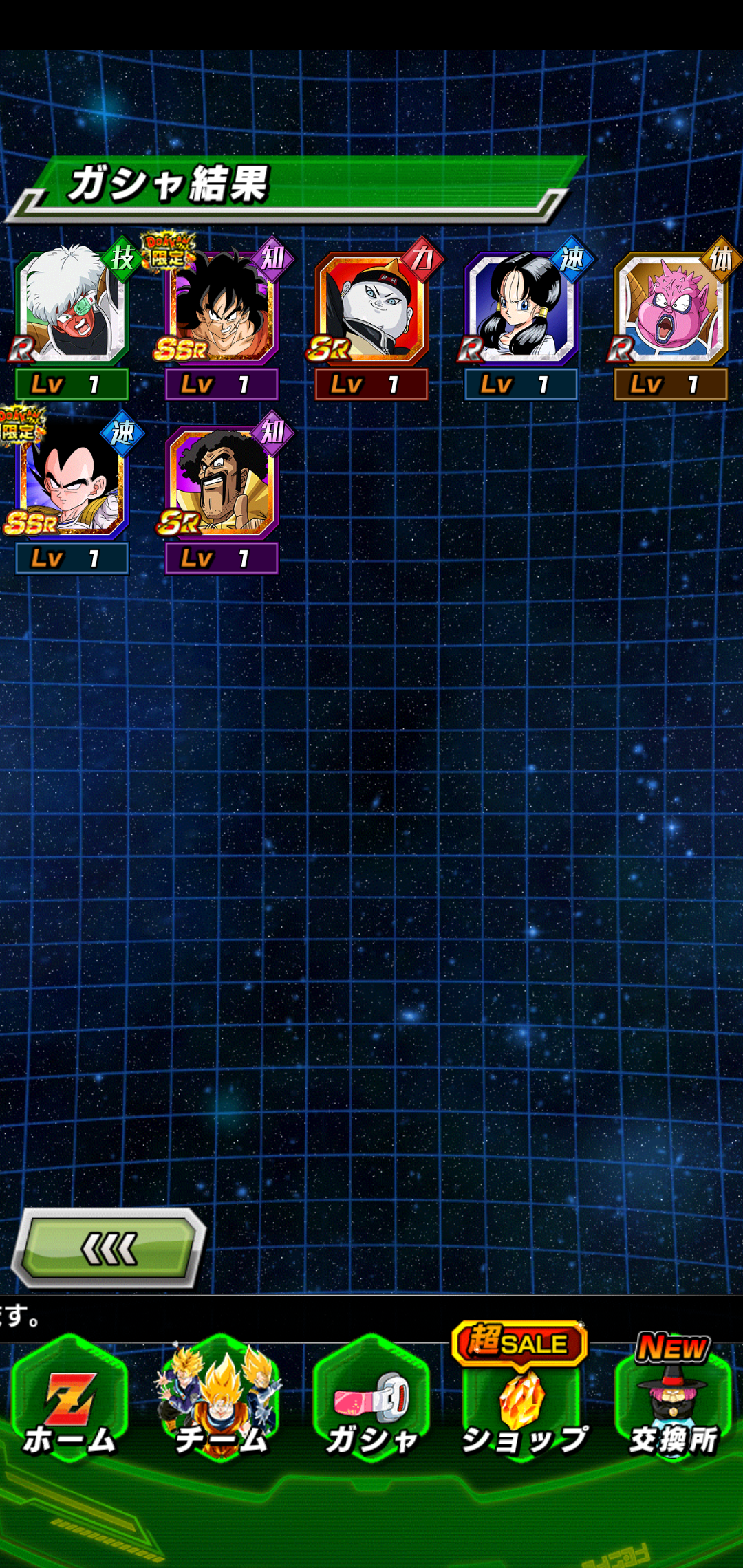Screen dimensions: 743x1568
Task: Go to the Home menu
Action: (69, 1403)
